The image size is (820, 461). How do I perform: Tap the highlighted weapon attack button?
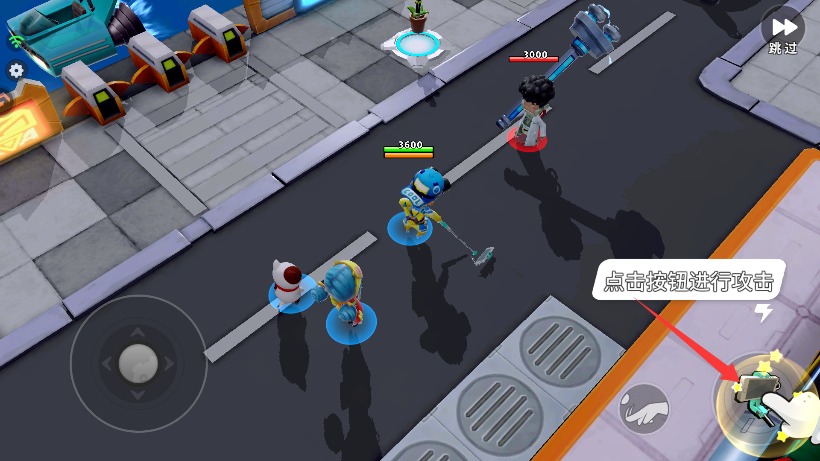757,400
